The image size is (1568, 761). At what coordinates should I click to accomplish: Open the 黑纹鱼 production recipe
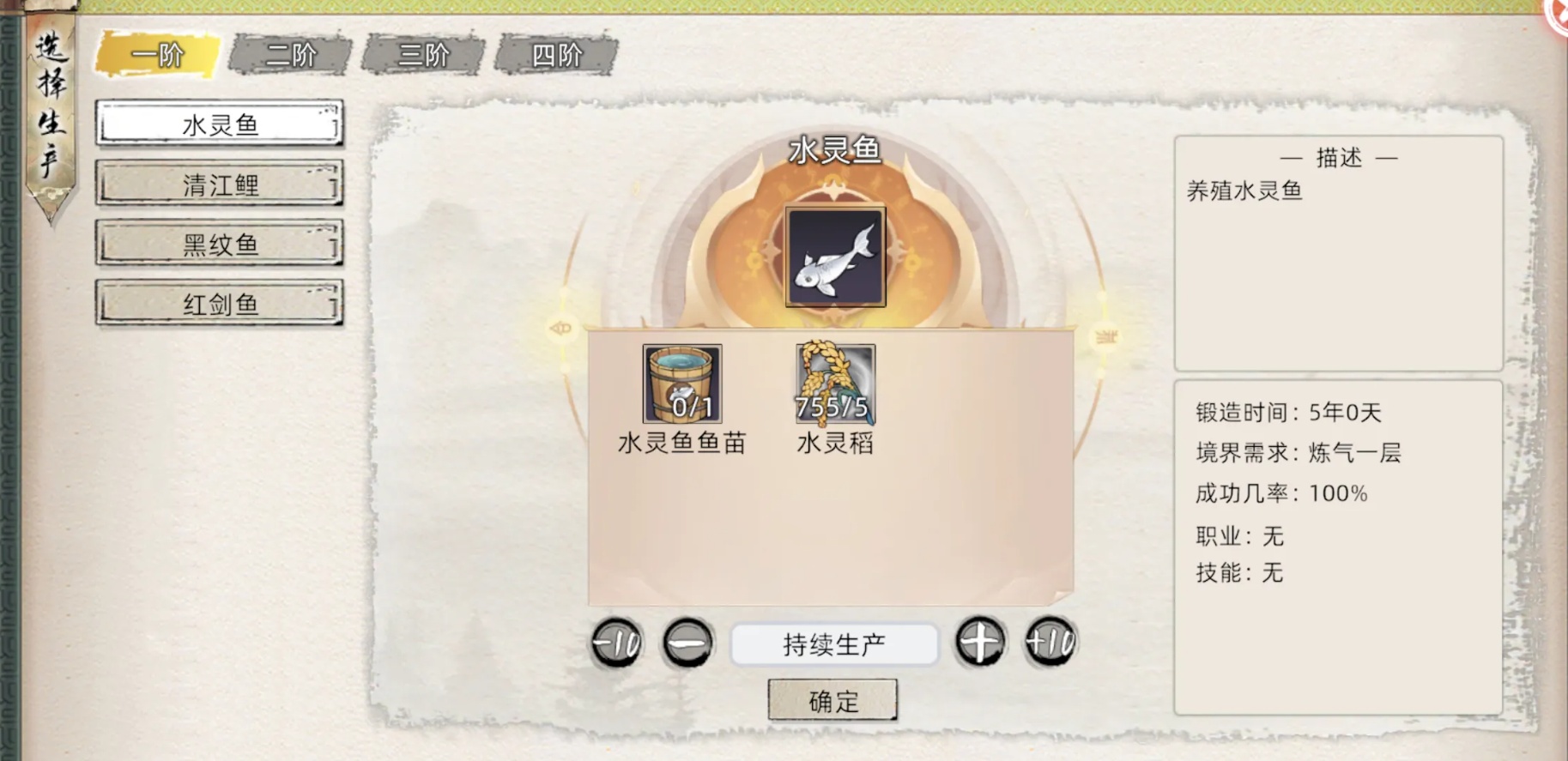tap(219, 244)
